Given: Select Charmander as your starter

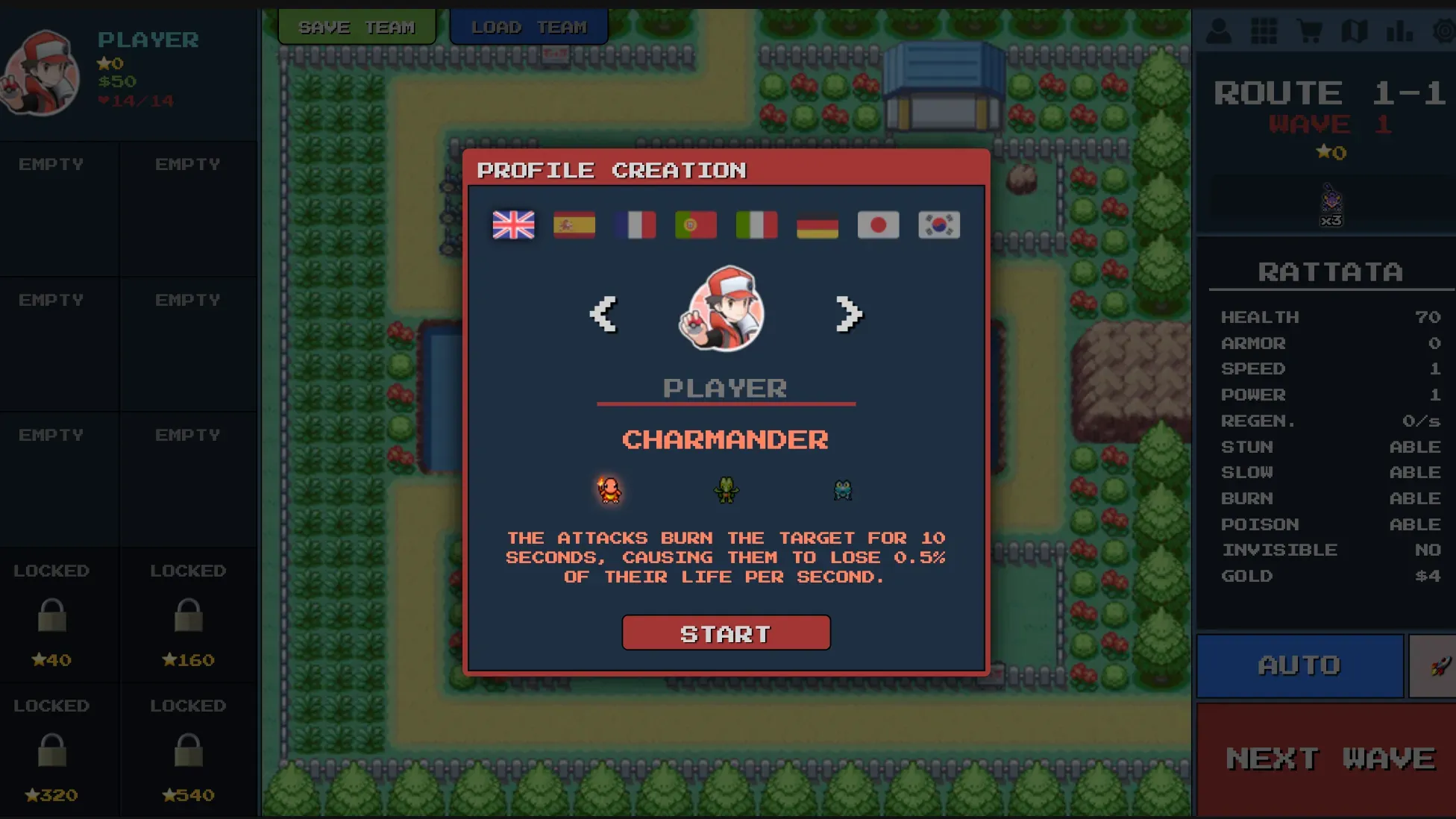Looking at the screenshot, I should [610, 489].
